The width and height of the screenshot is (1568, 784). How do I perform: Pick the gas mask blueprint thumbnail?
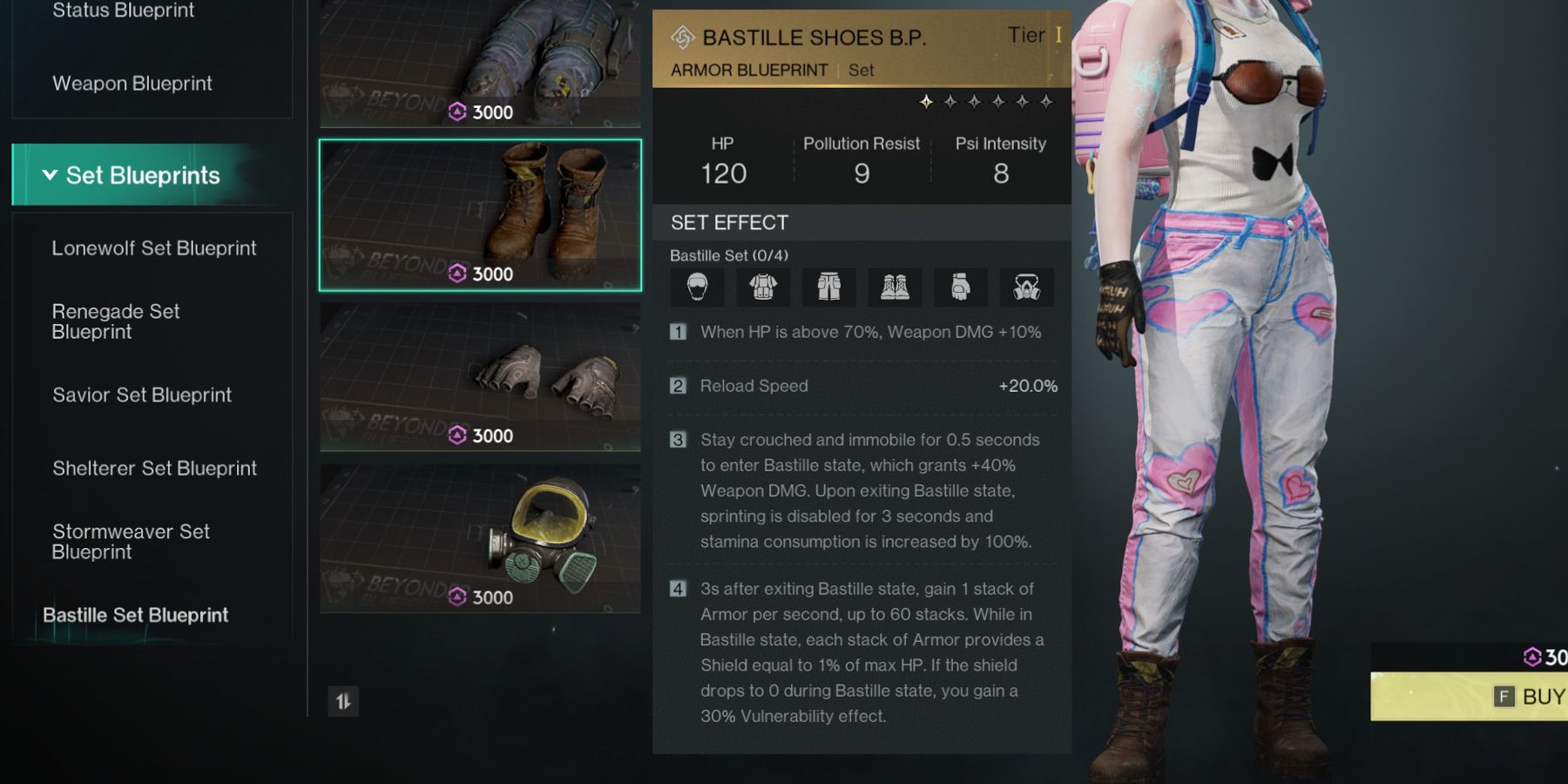click(x=480, y=537)
